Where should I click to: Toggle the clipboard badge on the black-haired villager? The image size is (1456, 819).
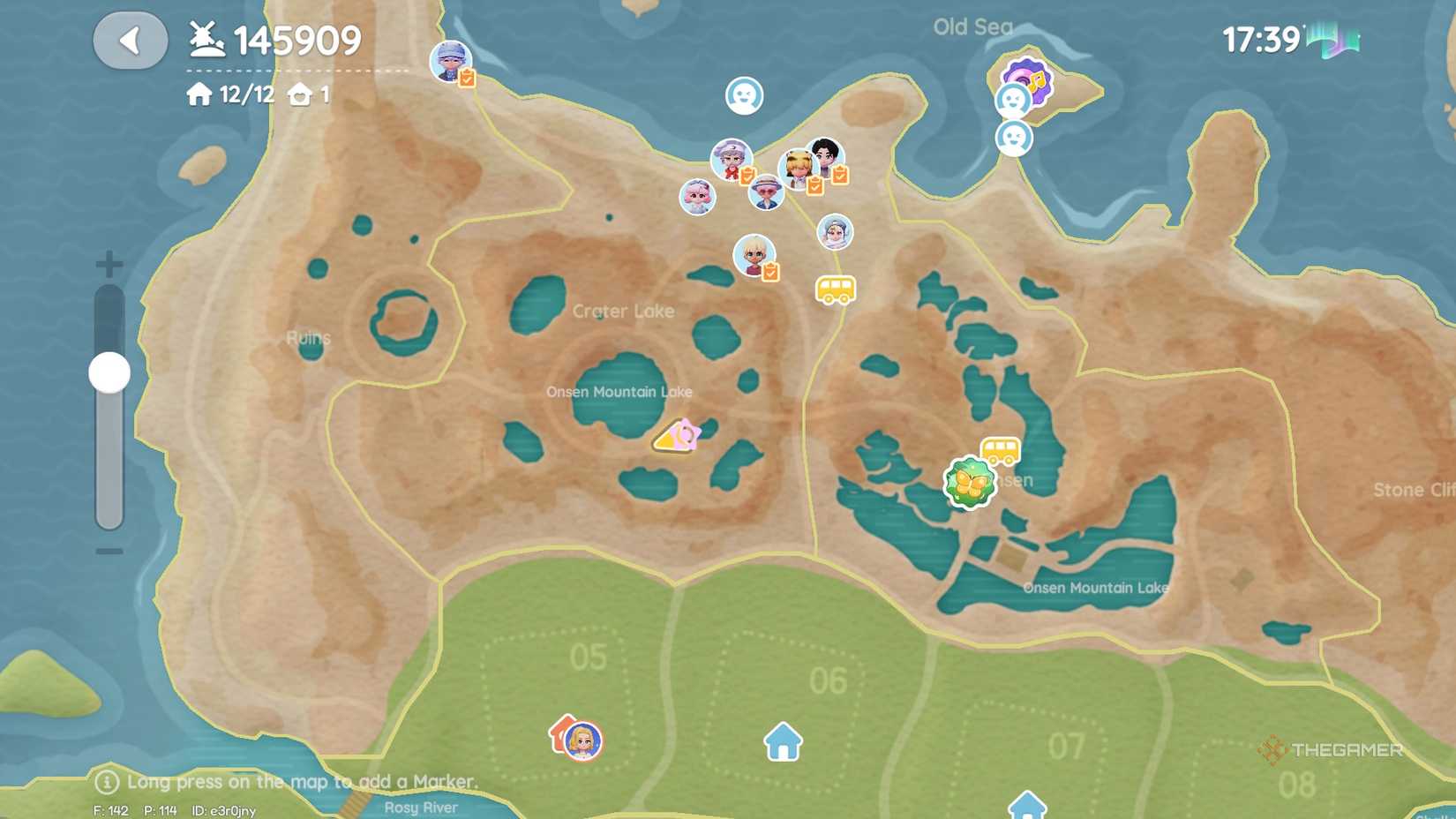(x=839, y=174)
